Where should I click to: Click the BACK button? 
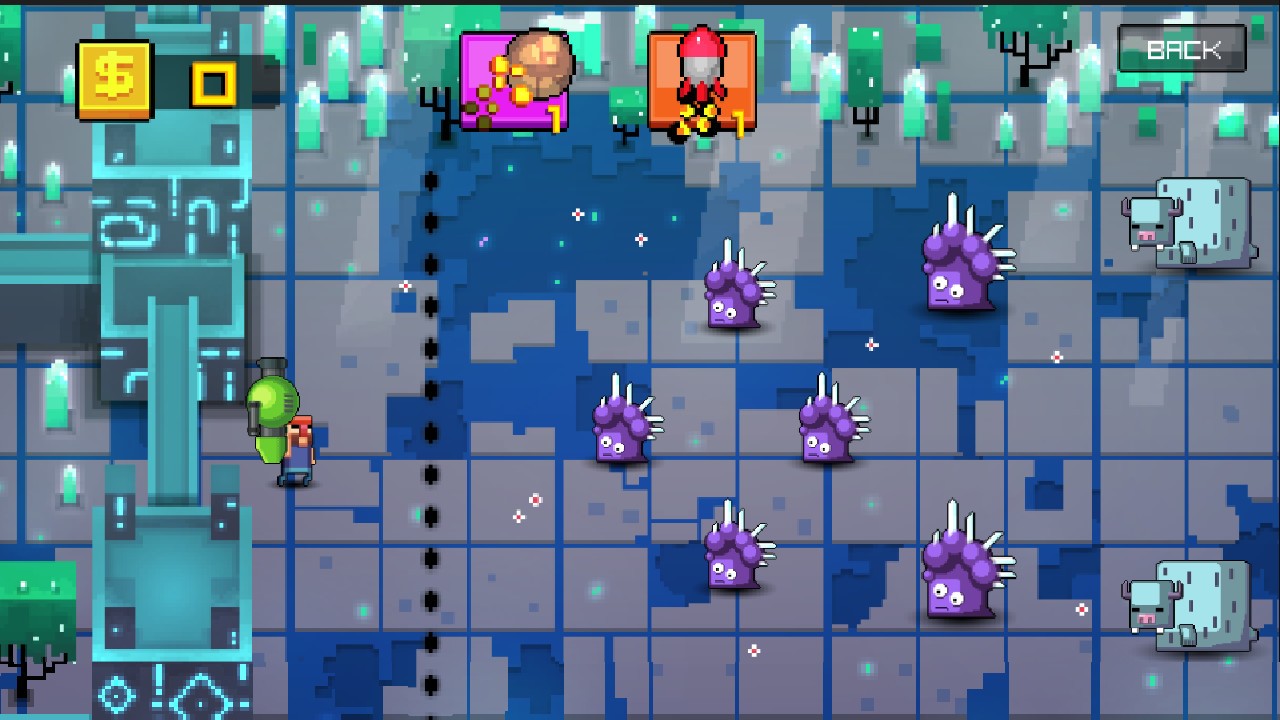[x=1182, y=50]
